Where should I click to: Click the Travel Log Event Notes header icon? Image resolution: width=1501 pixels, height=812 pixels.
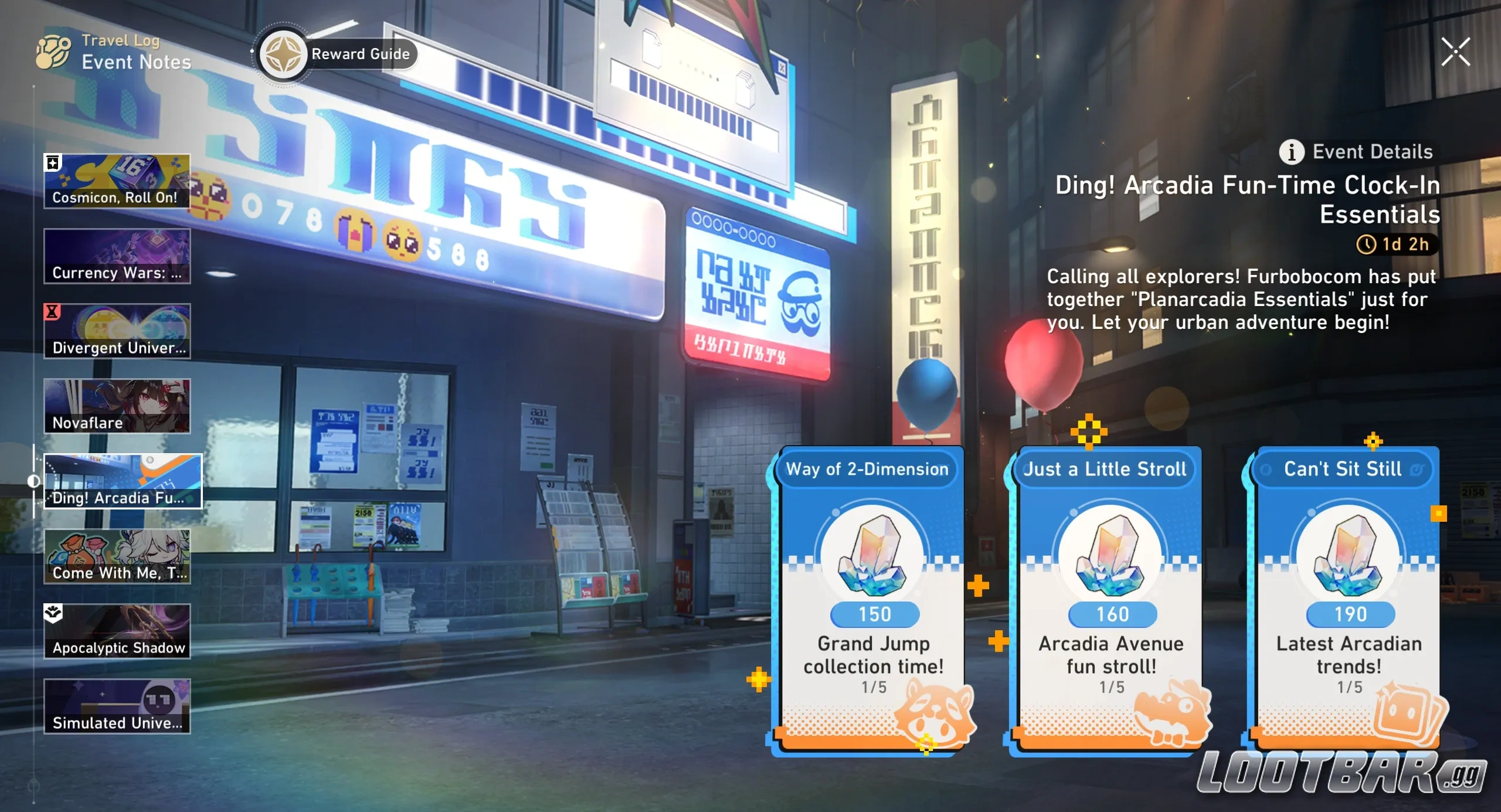tap(54, 52)
